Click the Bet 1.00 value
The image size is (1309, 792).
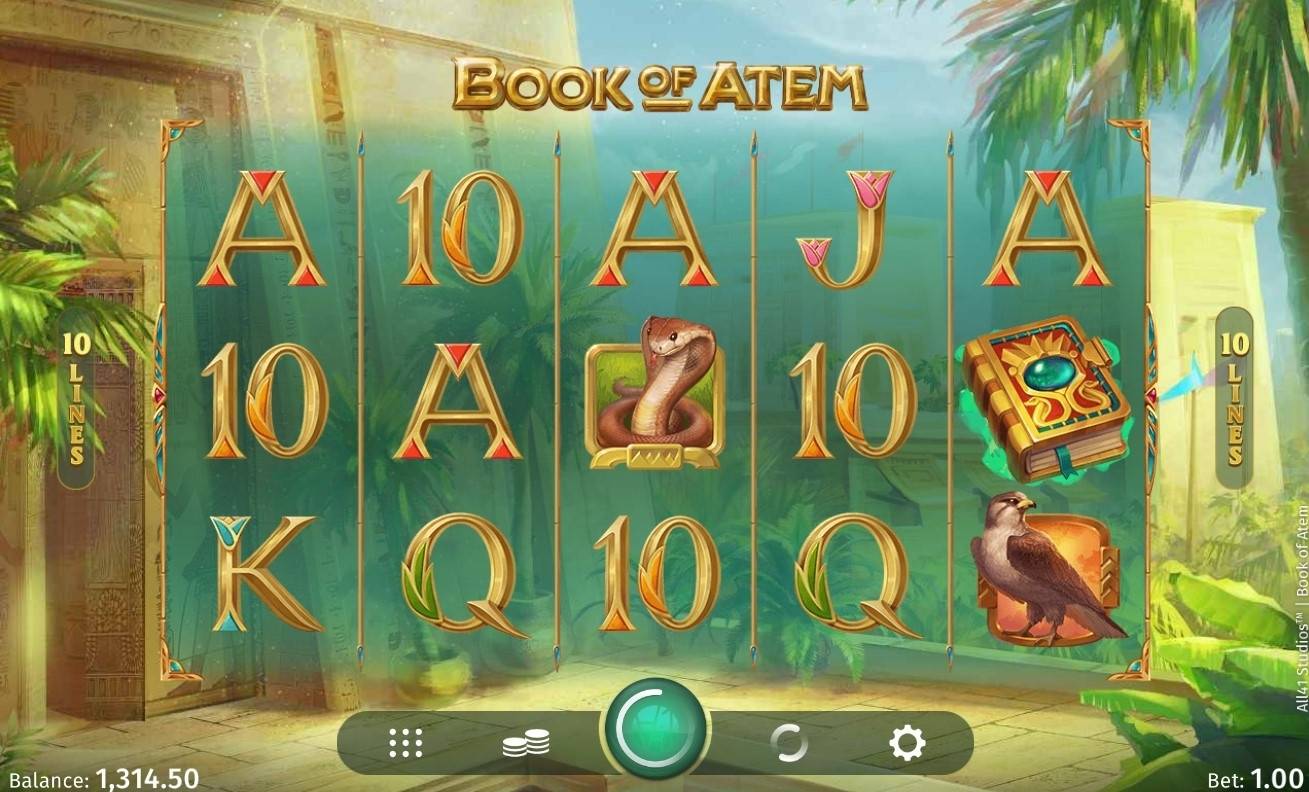coord(1275,775)
